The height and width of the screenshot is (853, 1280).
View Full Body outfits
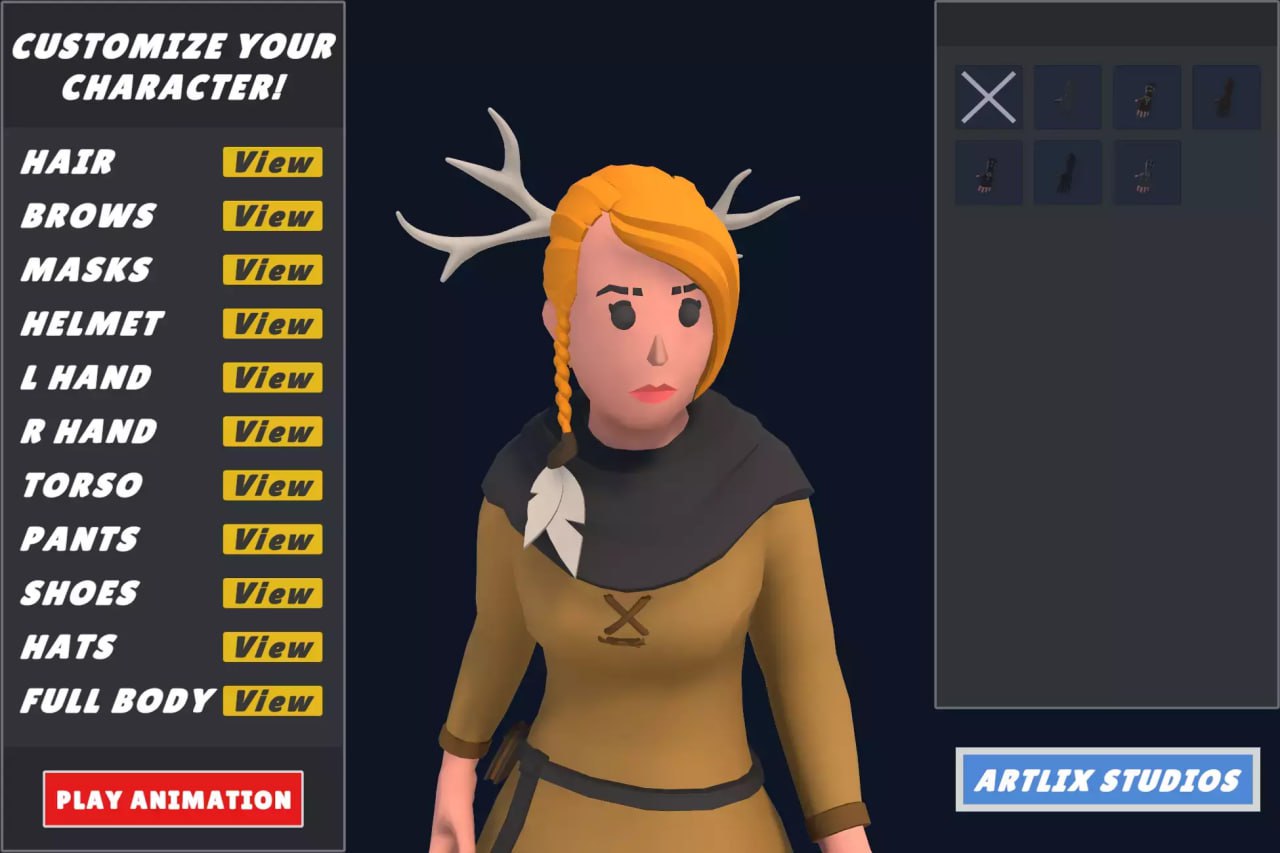click(271, 702)
